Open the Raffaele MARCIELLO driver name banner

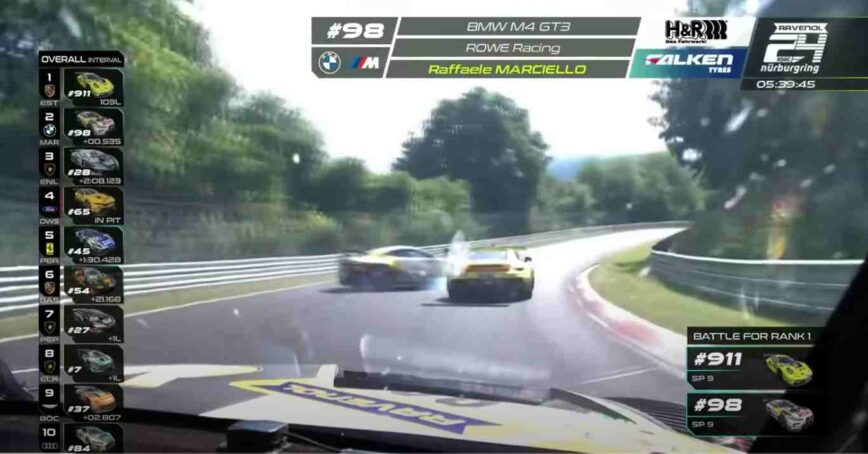tap(510, 69)
